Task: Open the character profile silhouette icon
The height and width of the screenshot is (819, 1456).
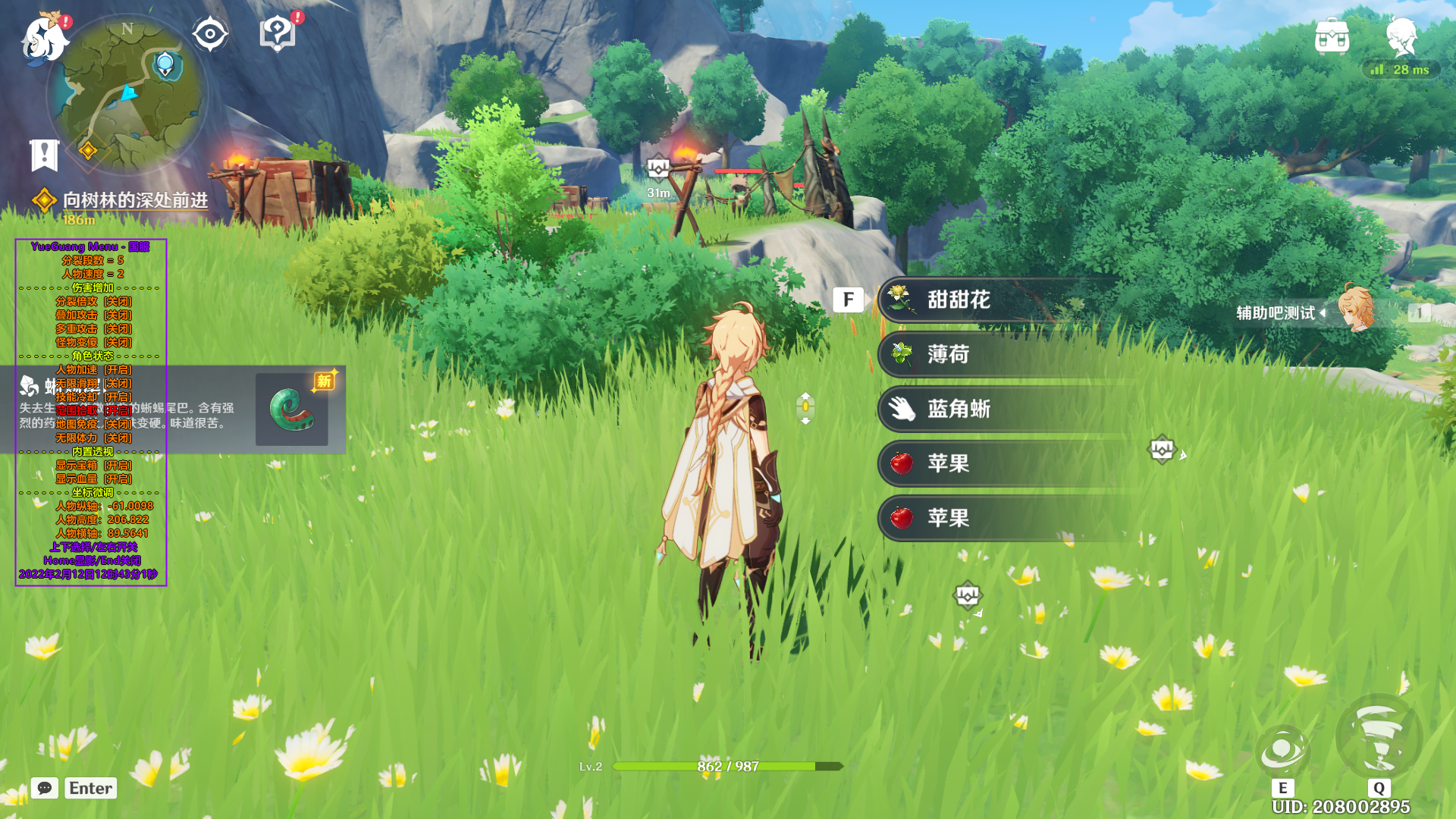Action: 1401,36
